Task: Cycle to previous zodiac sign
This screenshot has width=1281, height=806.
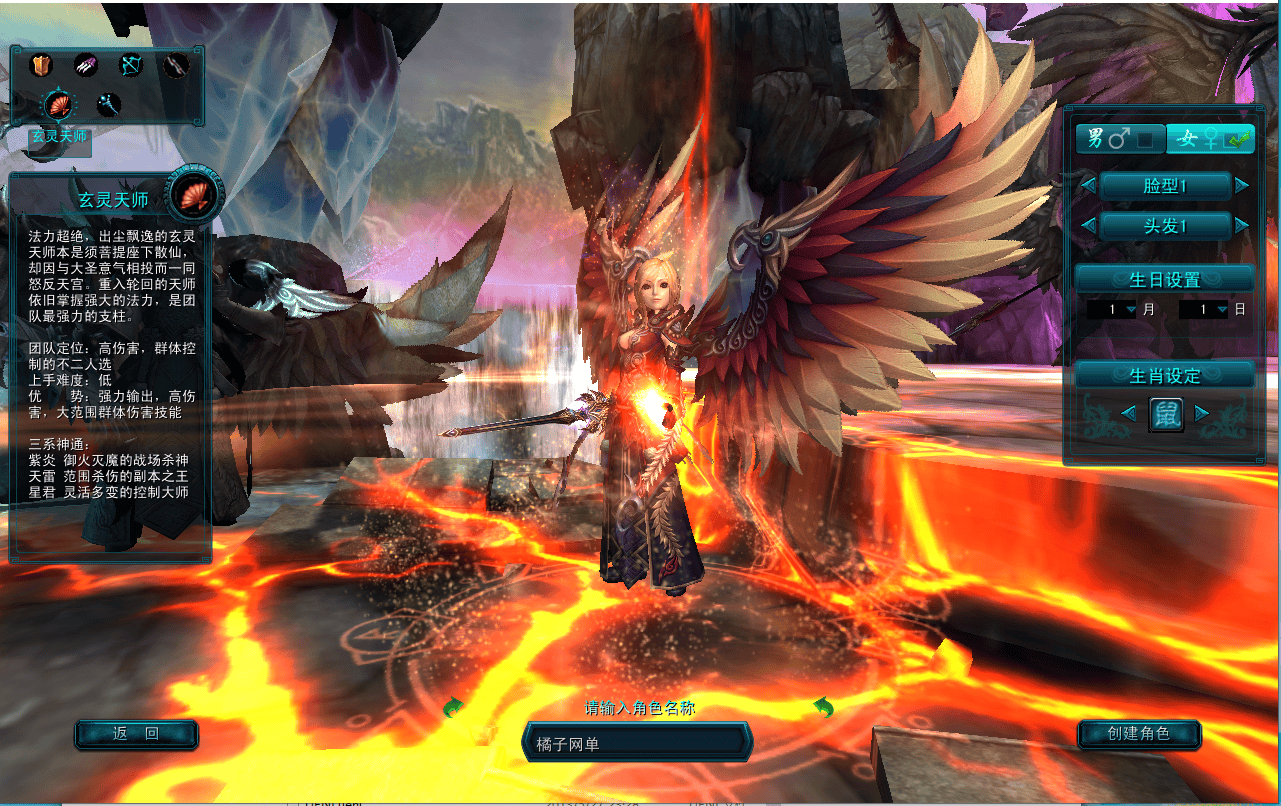Action: click(x=1128, y=413)
